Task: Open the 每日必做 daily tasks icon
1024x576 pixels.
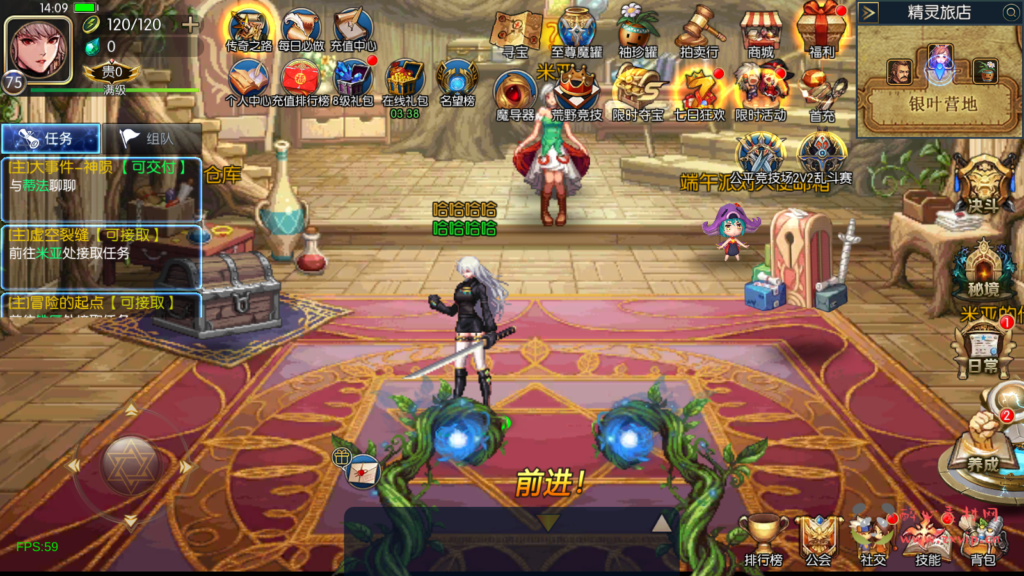Action: click(x=299, y=30)
